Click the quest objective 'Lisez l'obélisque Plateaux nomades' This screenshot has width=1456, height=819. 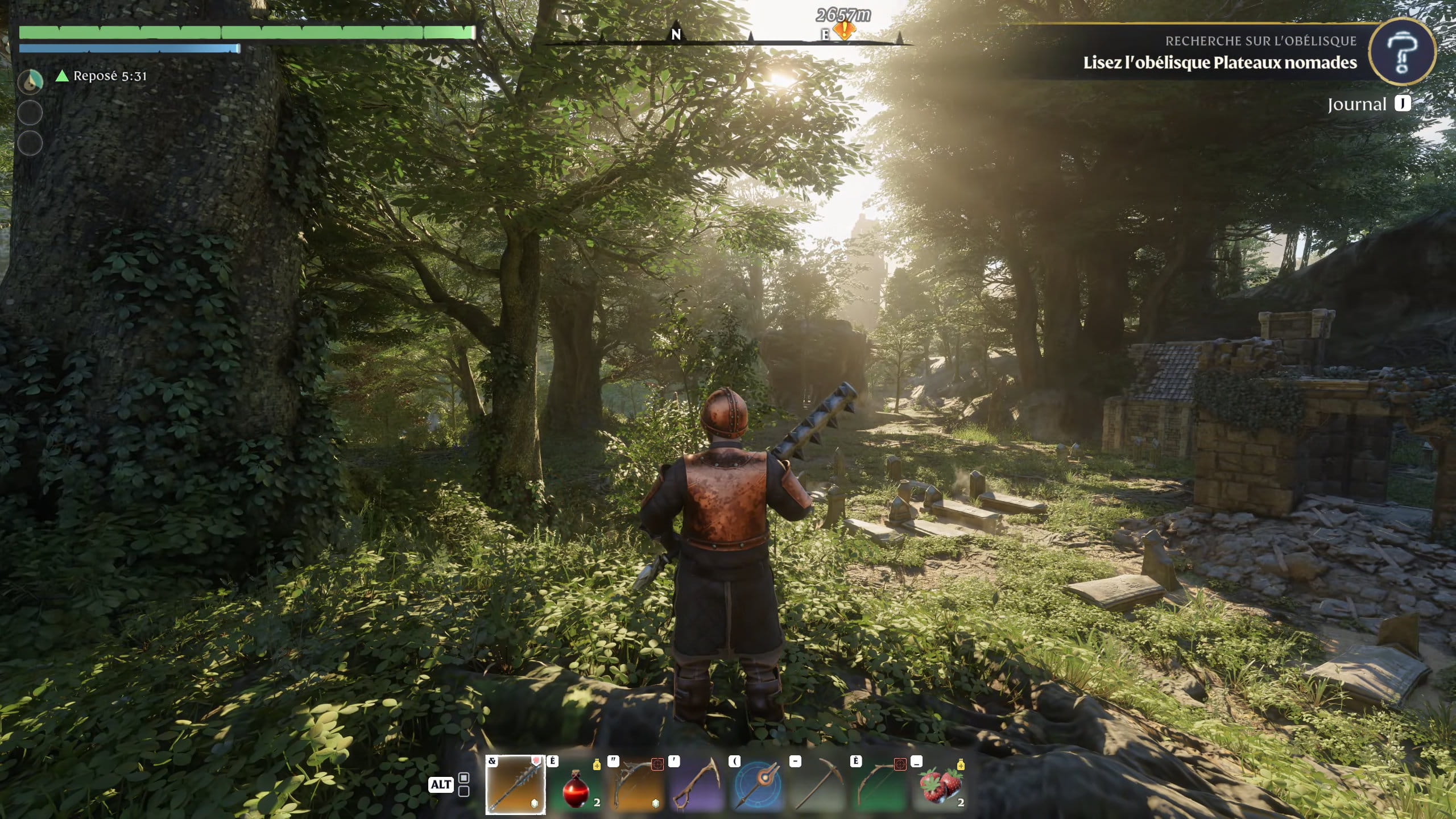click(1219, 63)
